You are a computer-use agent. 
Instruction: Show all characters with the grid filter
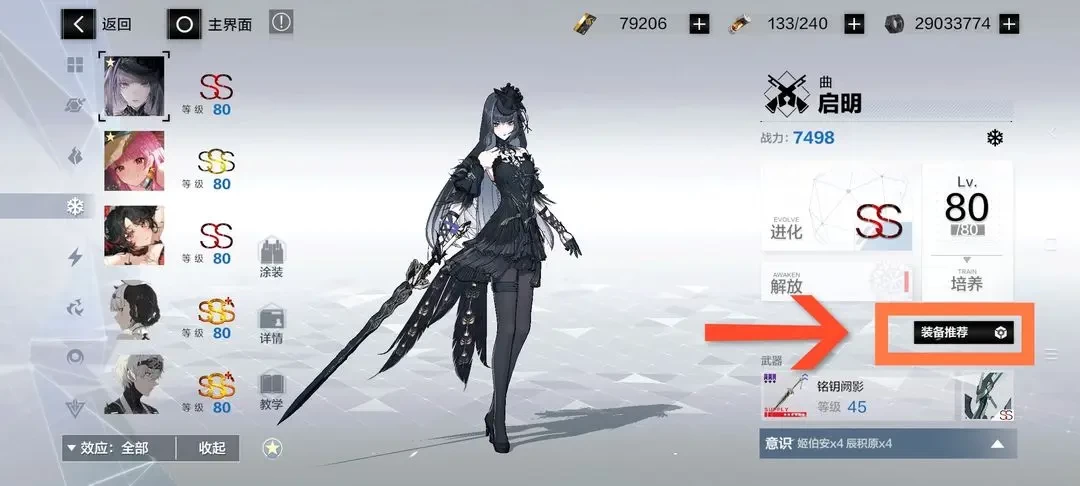(x=75, y=66)
